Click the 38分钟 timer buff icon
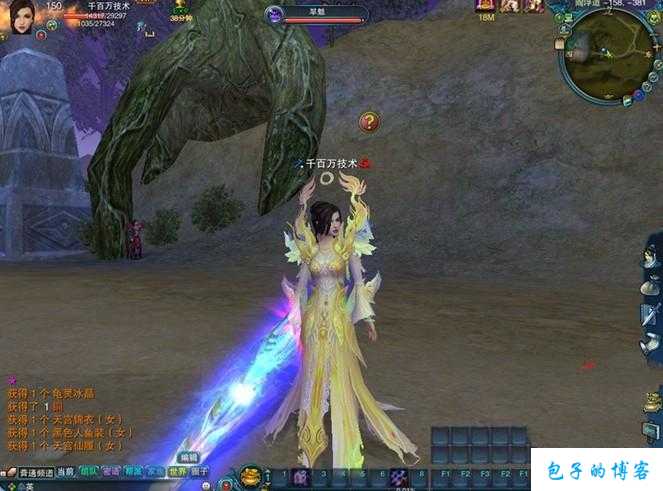663x491 pixels. point(181,6)
